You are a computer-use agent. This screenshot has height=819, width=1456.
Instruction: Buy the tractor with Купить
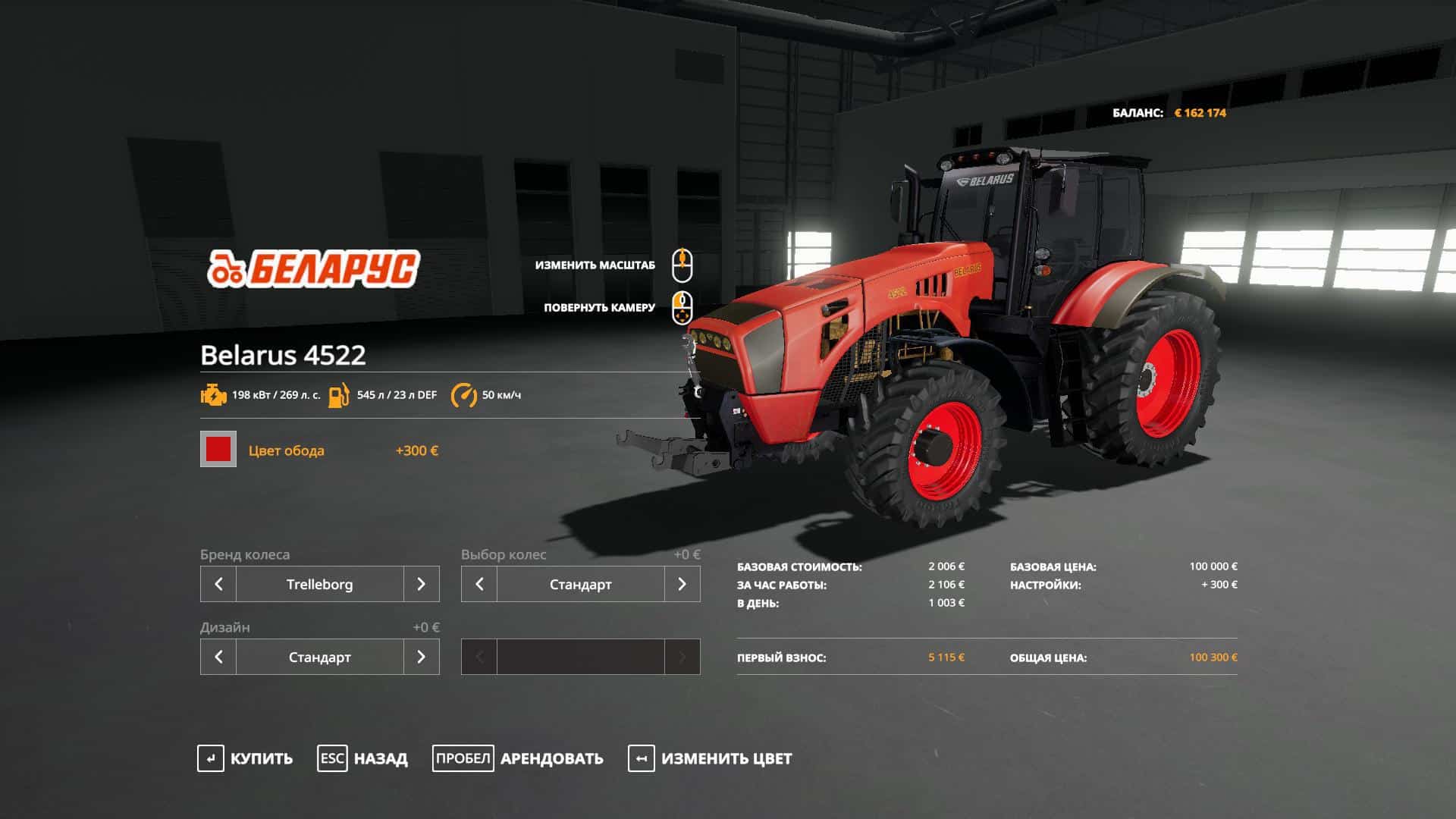[x=245, y=758]
